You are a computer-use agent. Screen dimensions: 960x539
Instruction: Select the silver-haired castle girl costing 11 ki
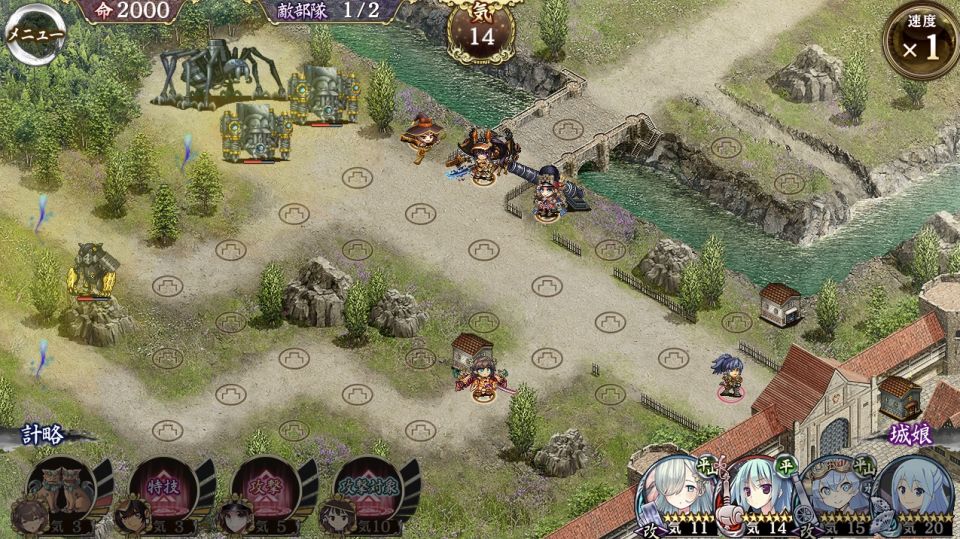676,492
